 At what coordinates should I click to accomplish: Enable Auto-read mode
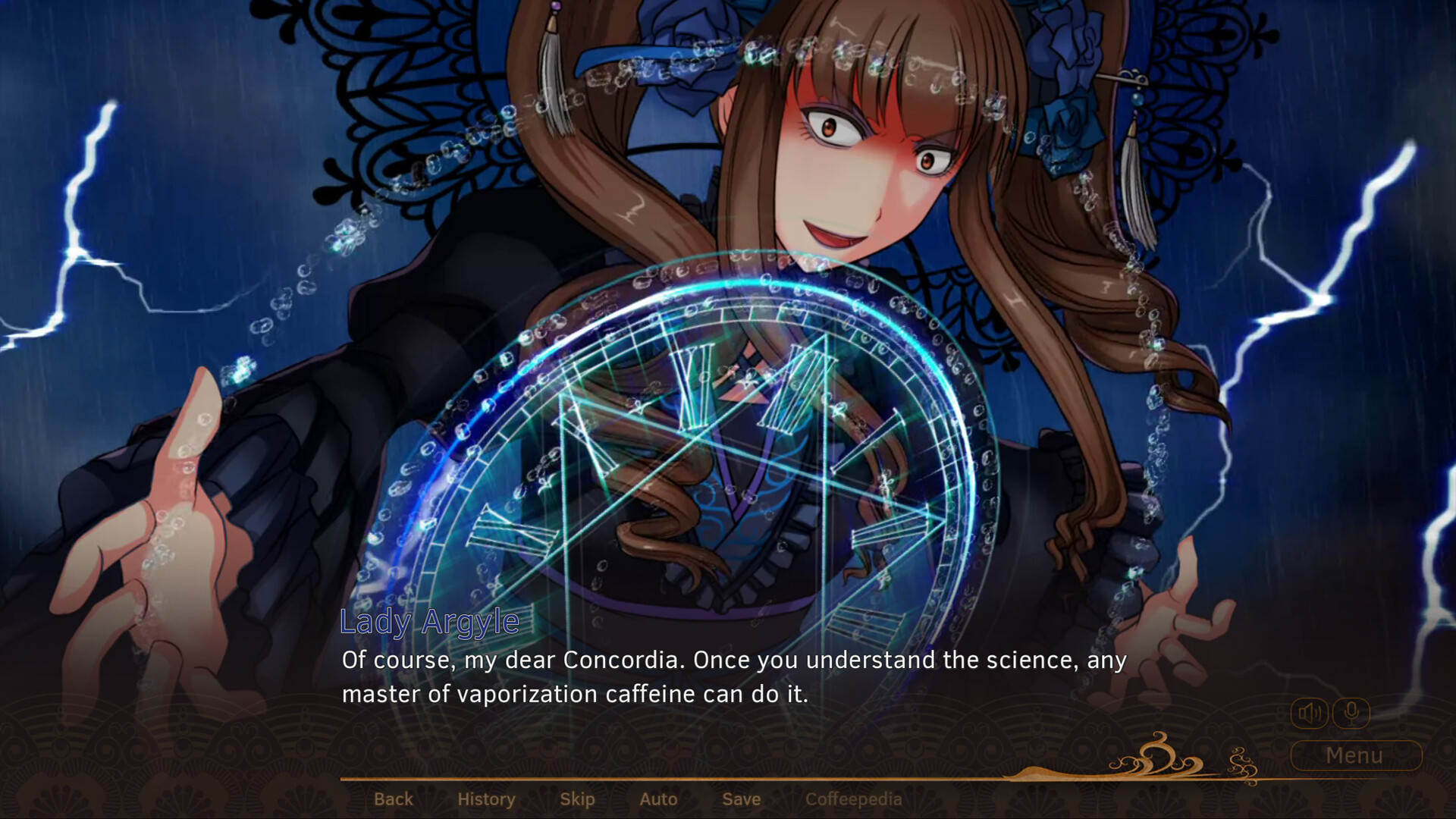[658, 799]
